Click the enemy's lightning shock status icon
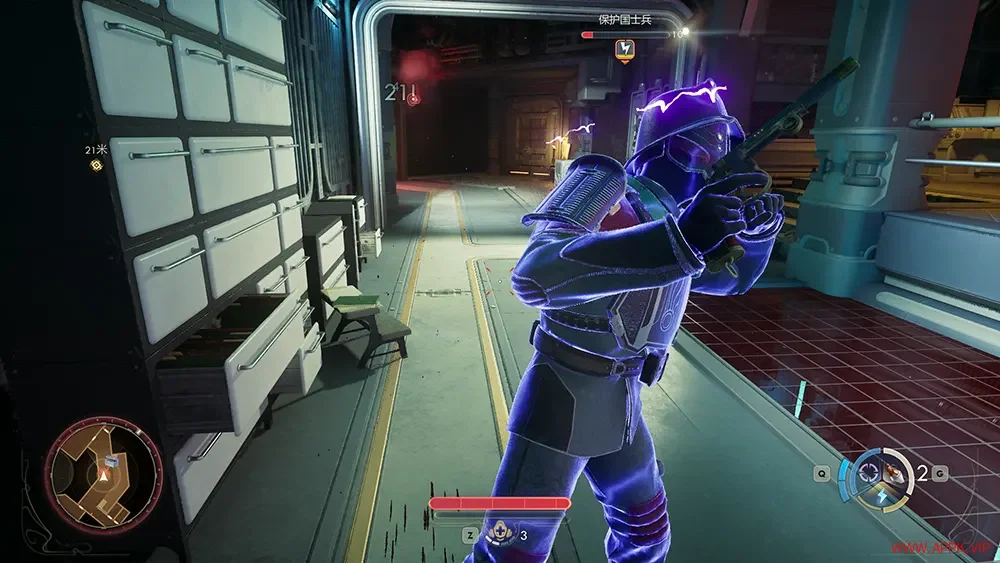The image size is (1000, 563). [x=625, y=48]
